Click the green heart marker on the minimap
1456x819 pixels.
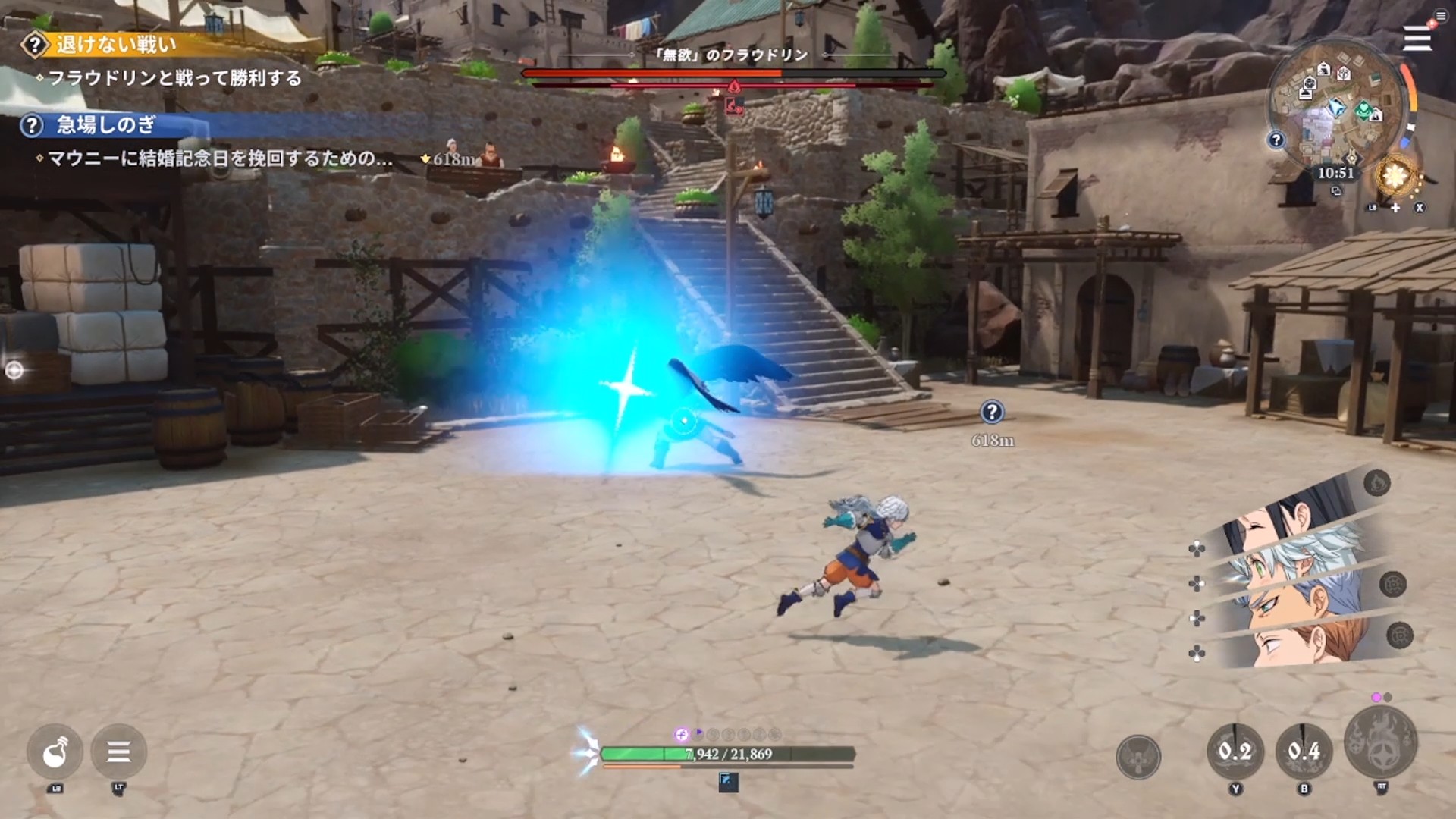(x=1364, y=111)
